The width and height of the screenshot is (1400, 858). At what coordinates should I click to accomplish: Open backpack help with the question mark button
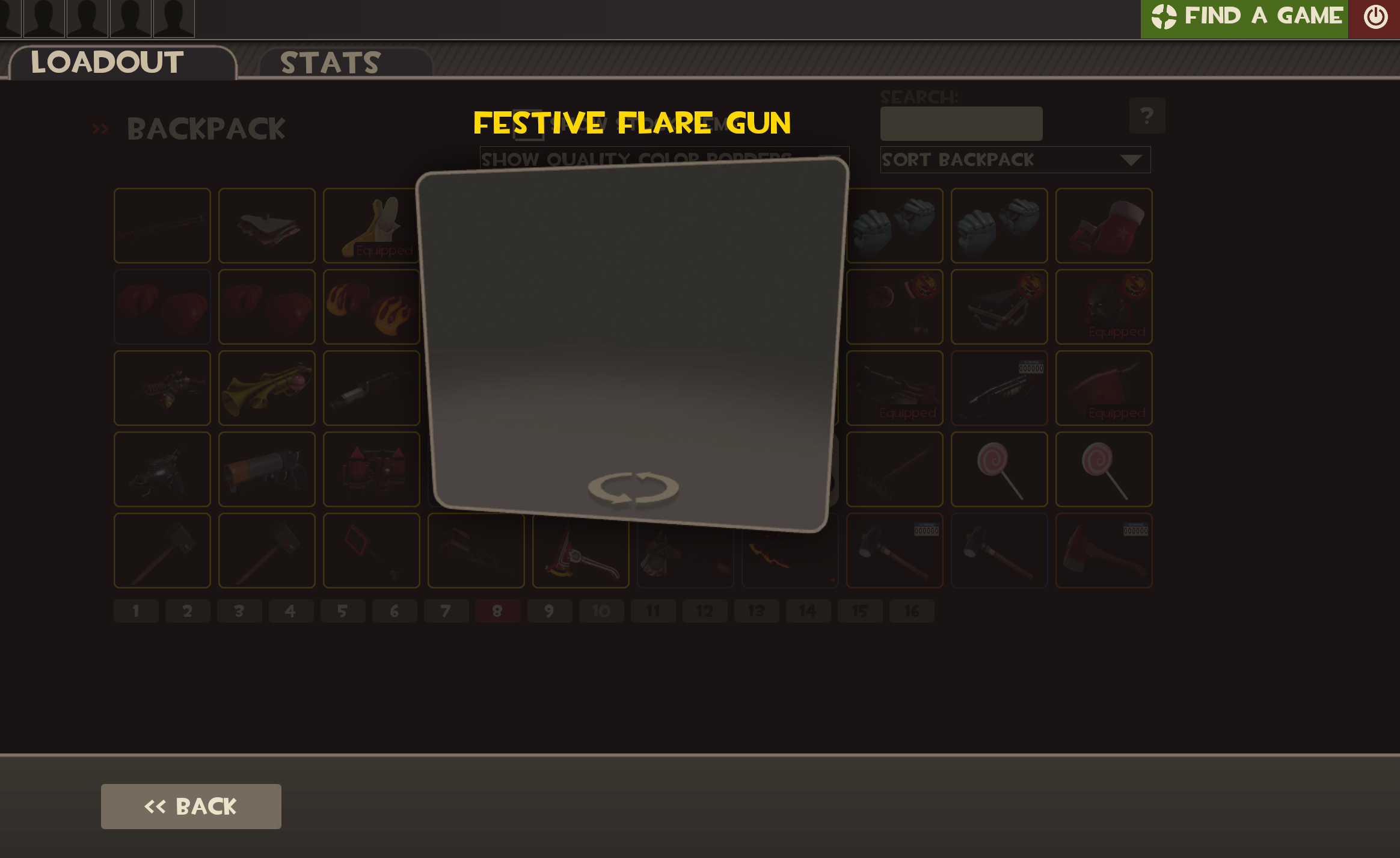1148,116
